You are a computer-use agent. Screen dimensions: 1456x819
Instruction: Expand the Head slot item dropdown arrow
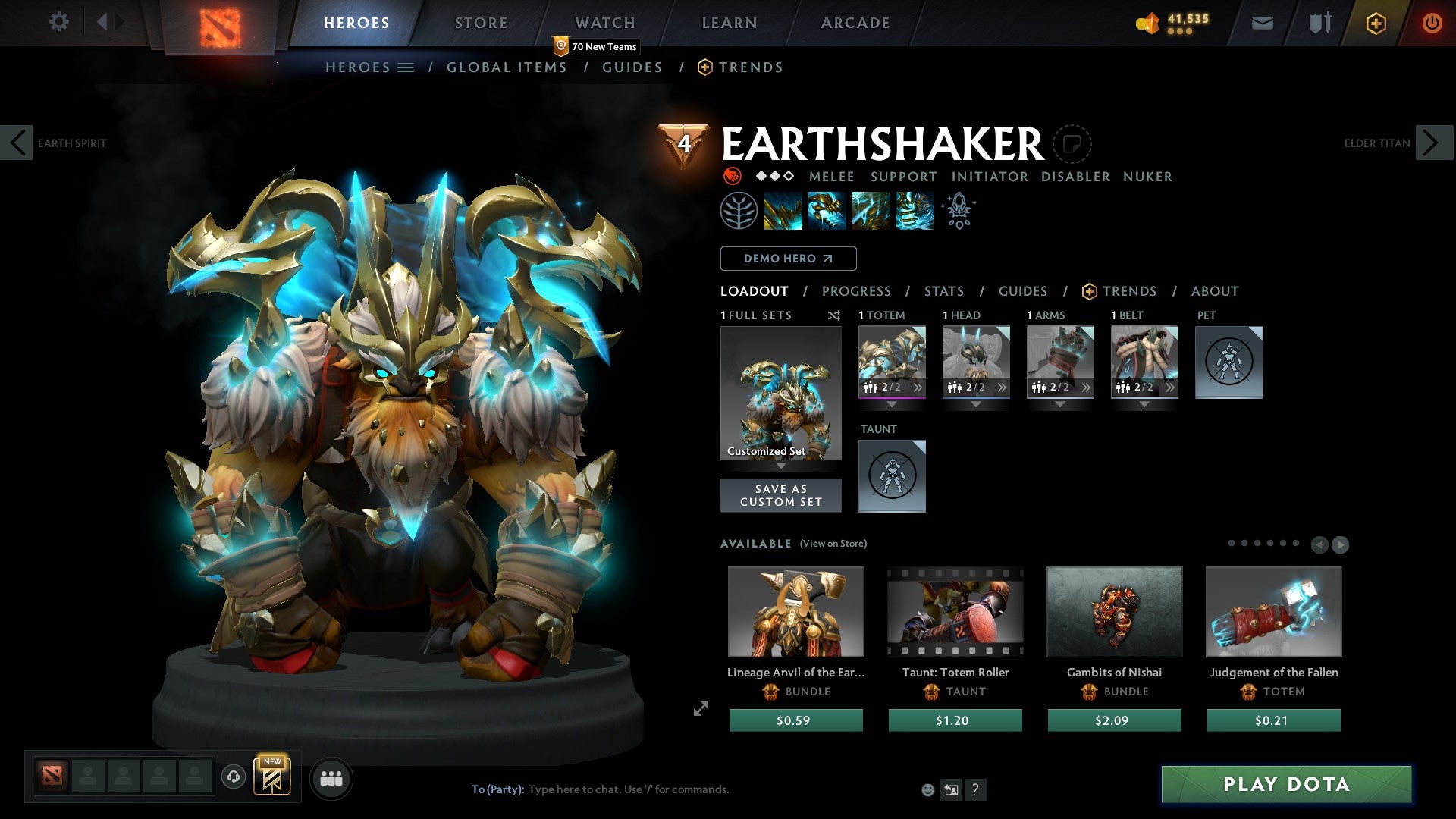tap(976, 404)
